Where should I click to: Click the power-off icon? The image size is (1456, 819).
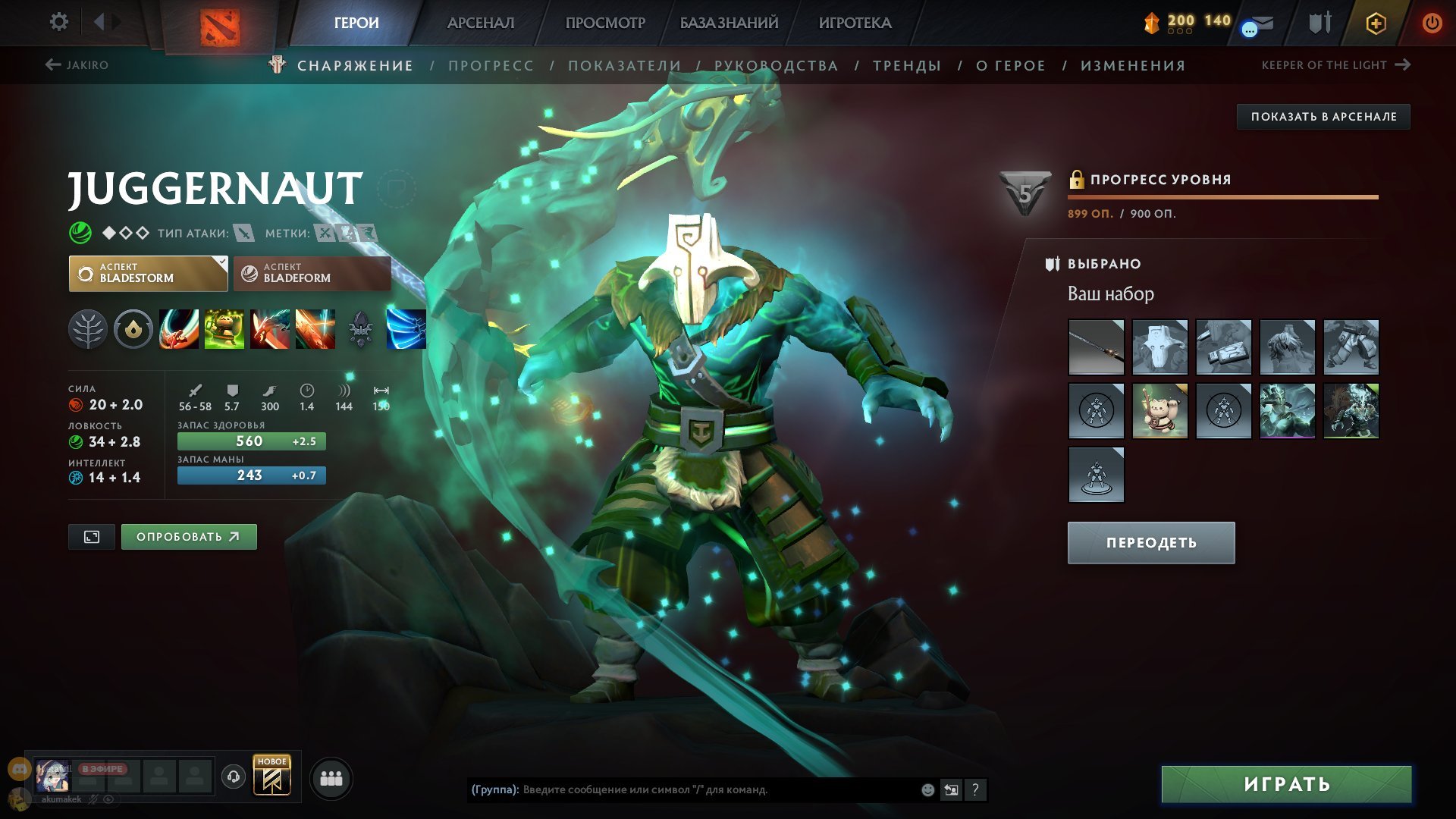pos(1433,24)
